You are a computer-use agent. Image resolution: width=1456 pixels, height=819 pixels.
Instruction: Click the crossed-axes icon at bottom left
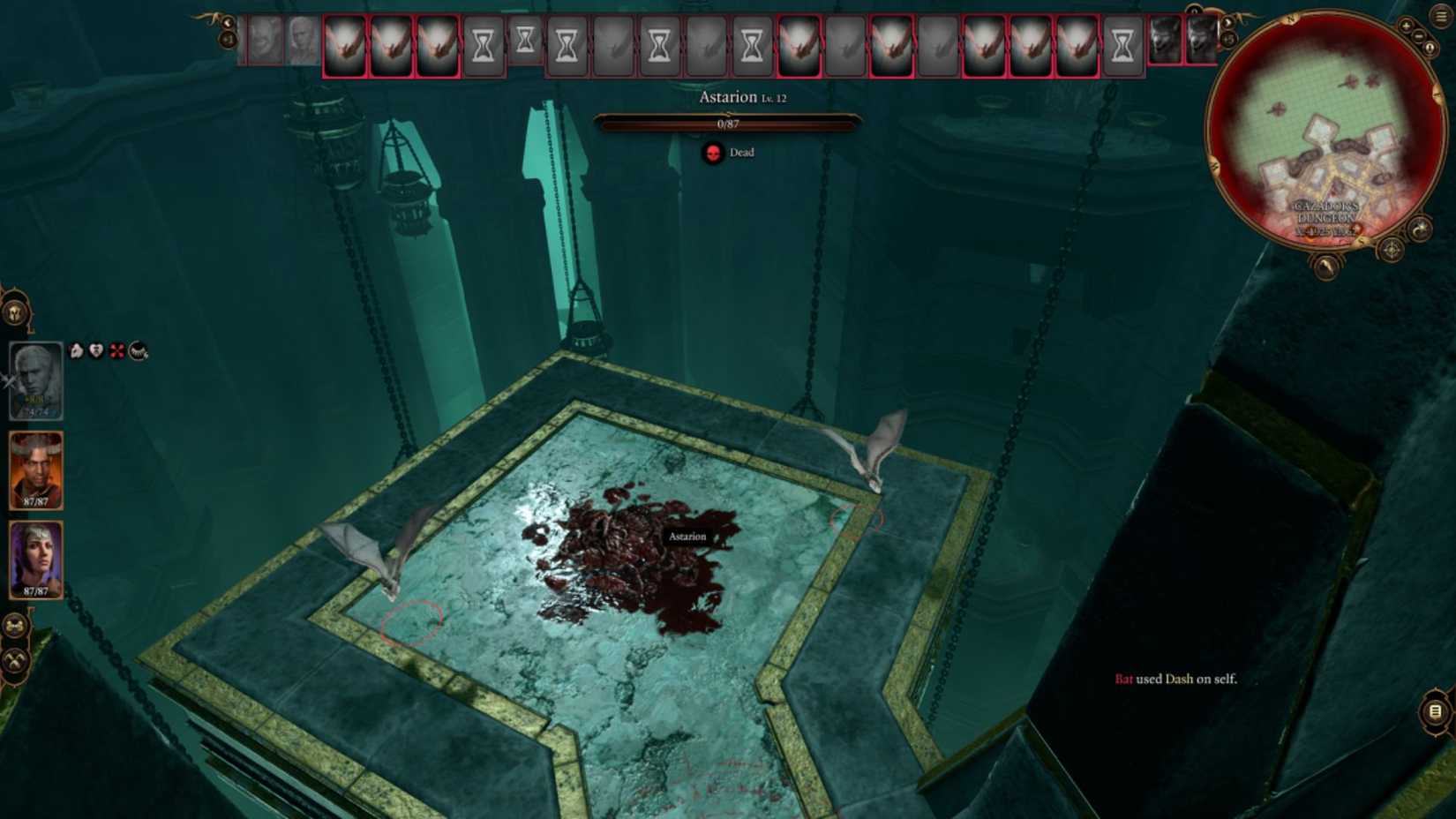[14, 657]
